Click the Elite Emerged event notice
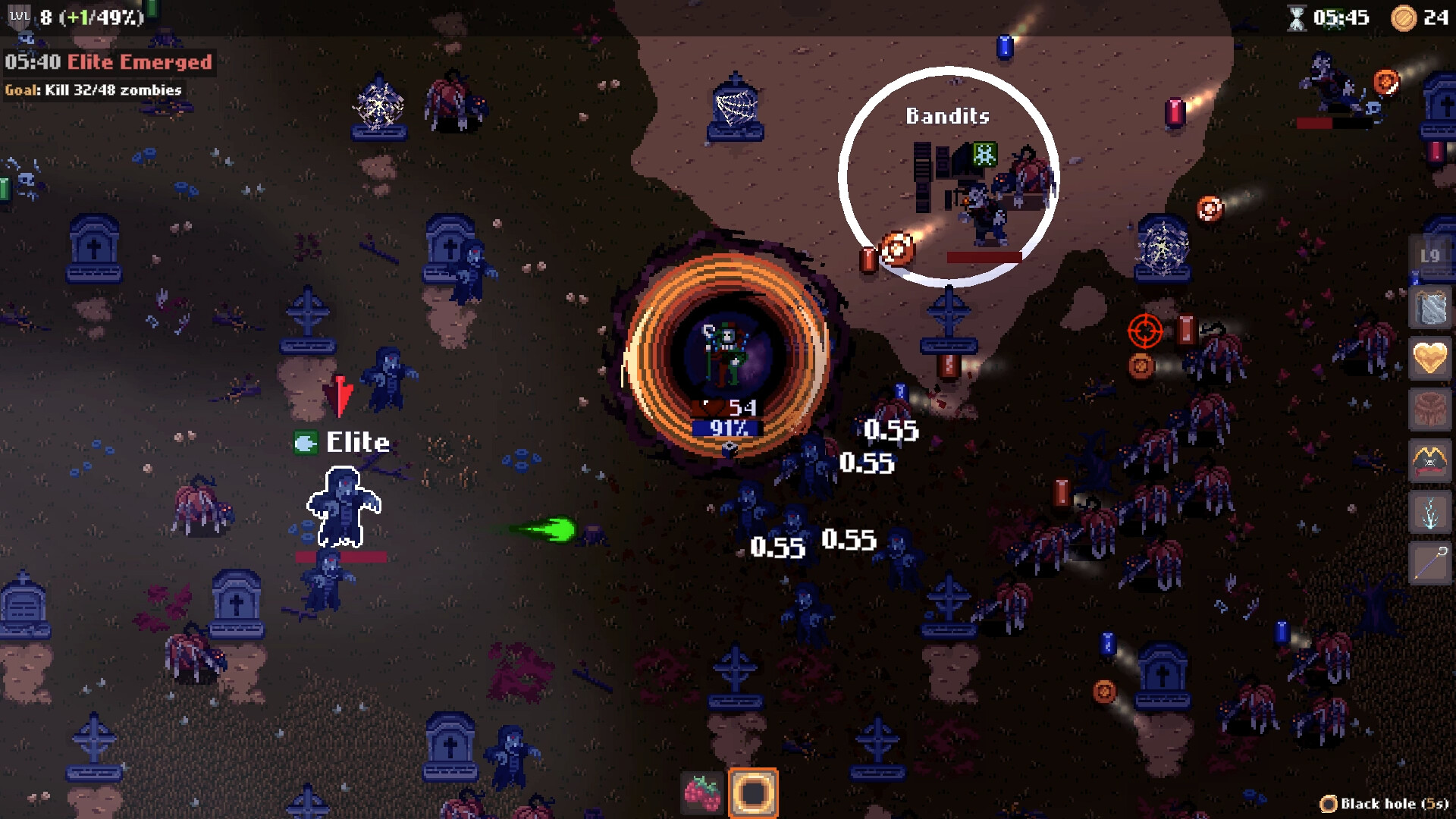The height and width of the screenshot is (819, 1456). [108, 62]
